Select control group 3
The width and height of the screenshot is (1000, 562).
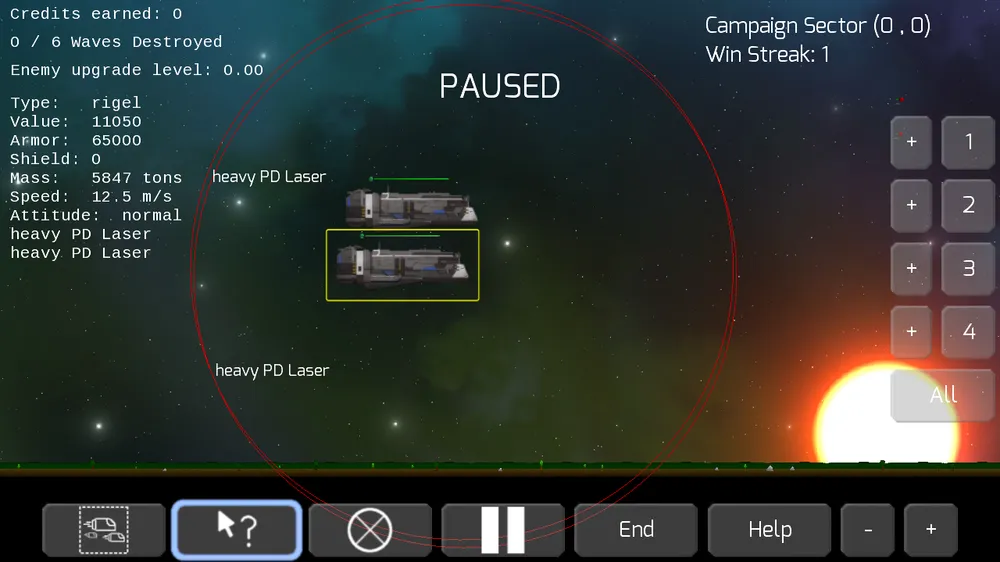(x=968, y=269)
